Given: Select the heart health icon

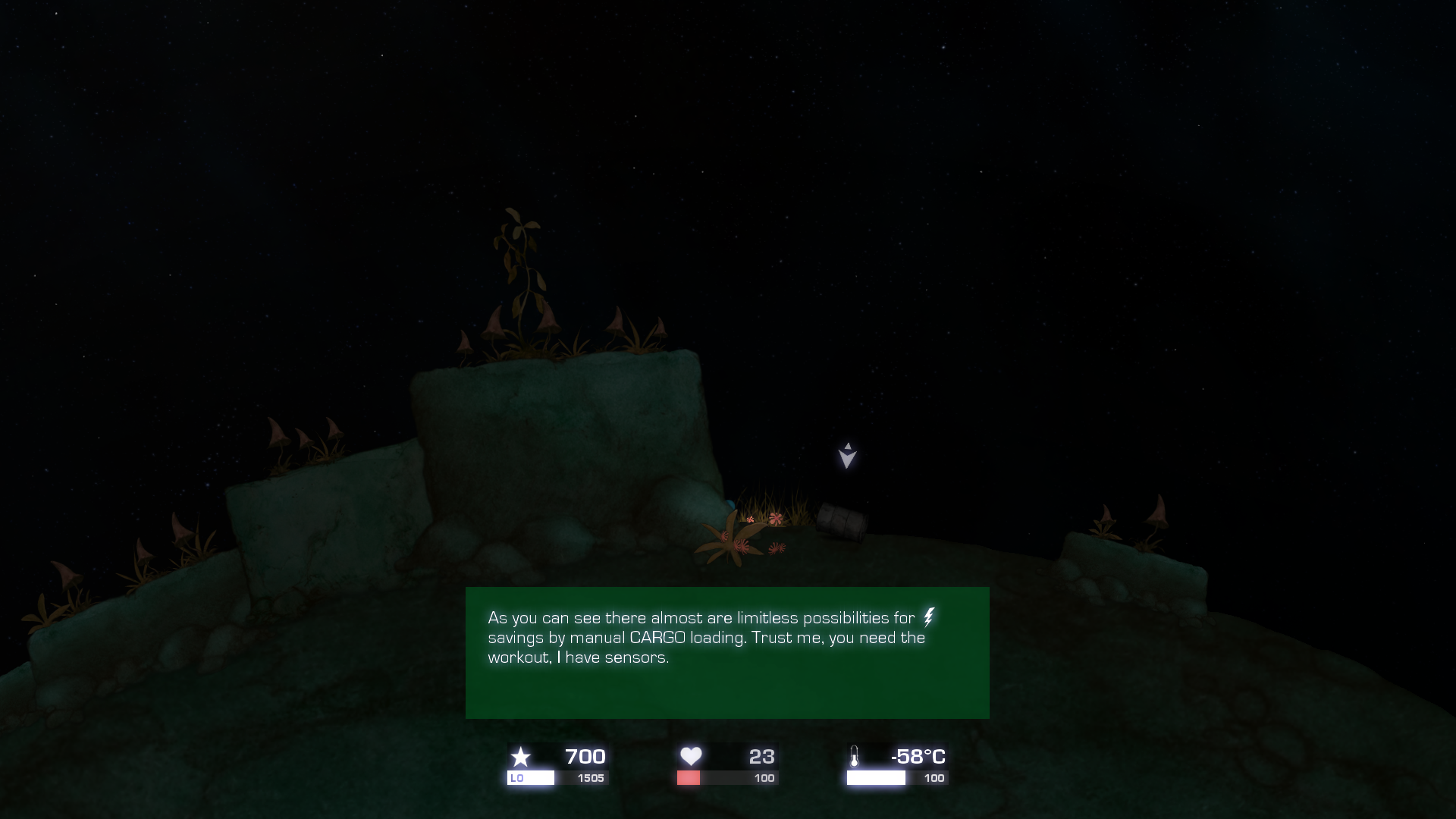Looking at the screenshot, I should tap(692, 756).
